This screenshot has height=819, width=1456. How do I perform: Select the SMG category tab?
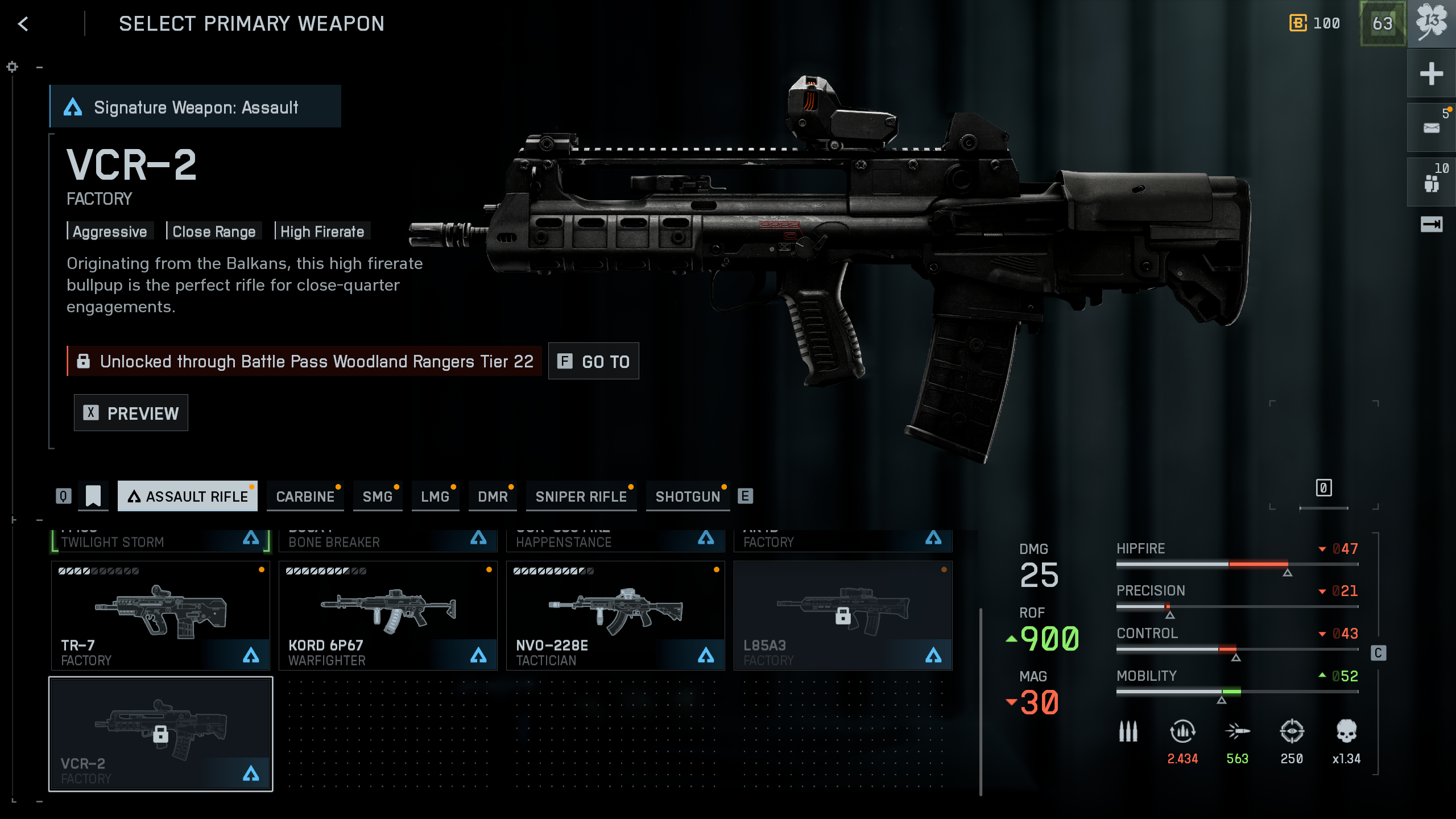(378, 497)
